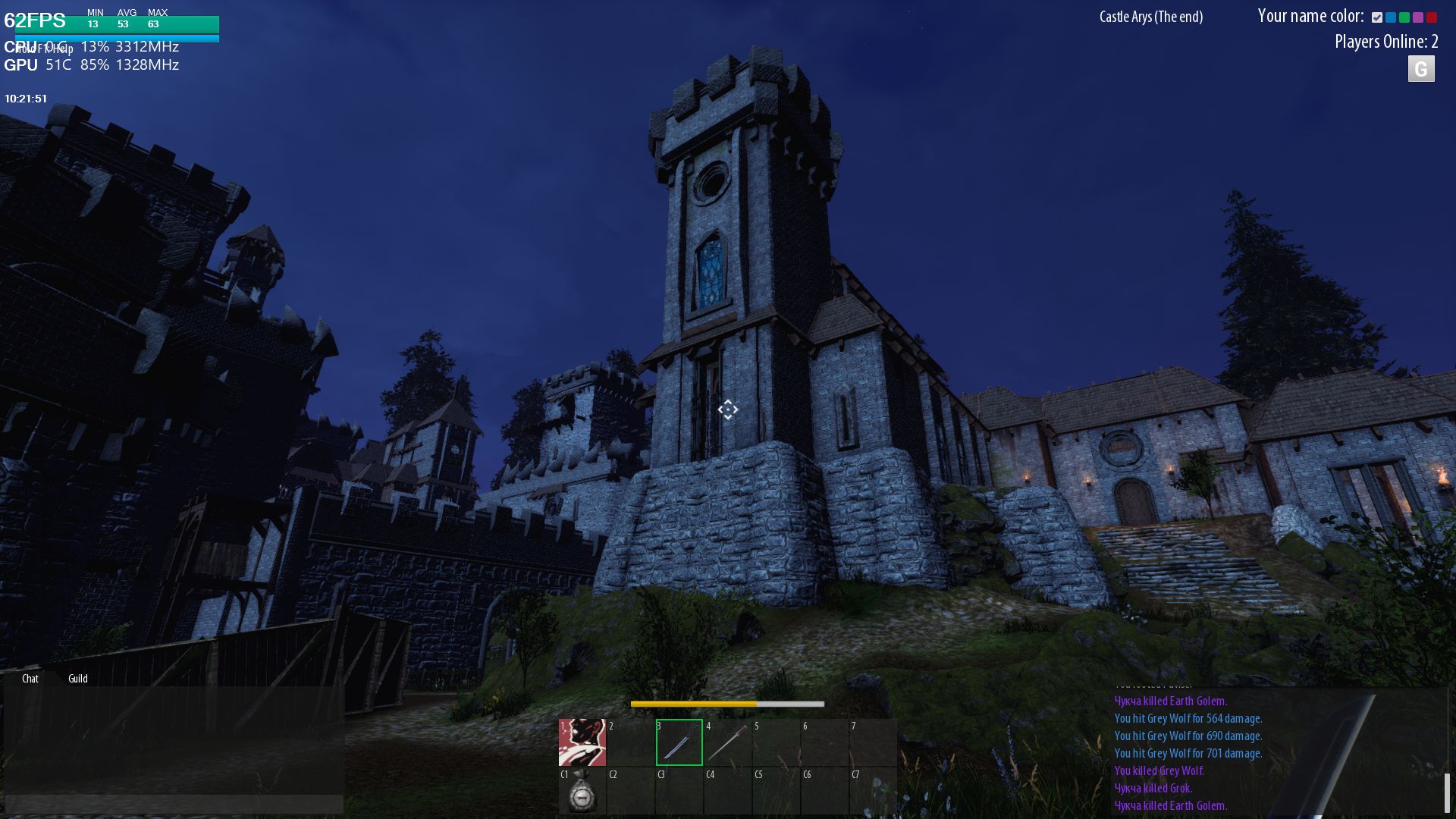Click the yellow progress bar above the hotbar
The height and width of the screenshot is (819, 1456).
pyautogui.click(x=694, y=704)
